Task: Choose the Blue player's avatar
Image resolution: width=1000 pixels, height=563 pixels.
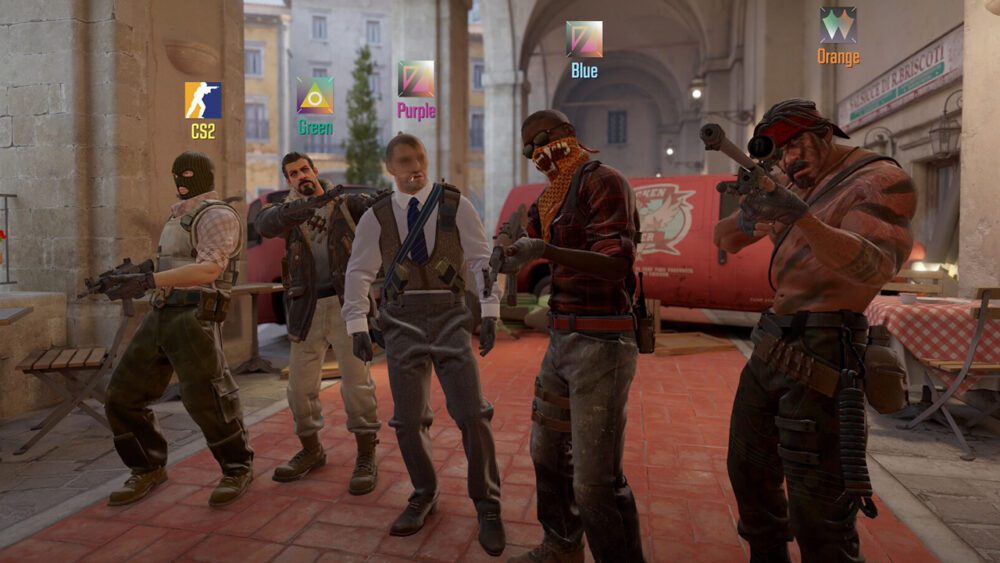Action: click(584, 39)
